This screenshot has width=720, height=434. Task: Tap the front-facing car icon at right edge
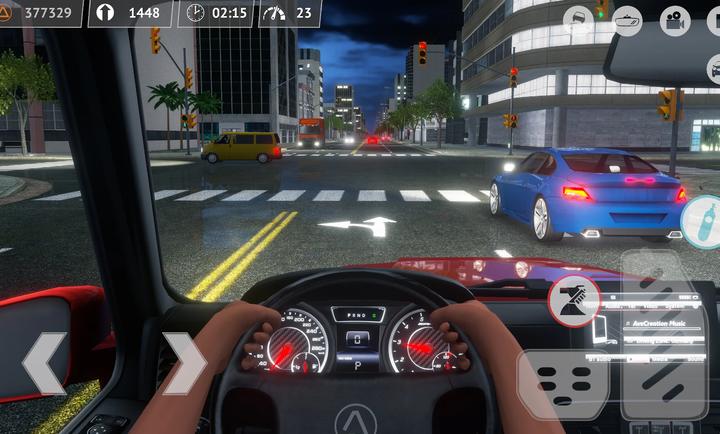tap(714, 68)
